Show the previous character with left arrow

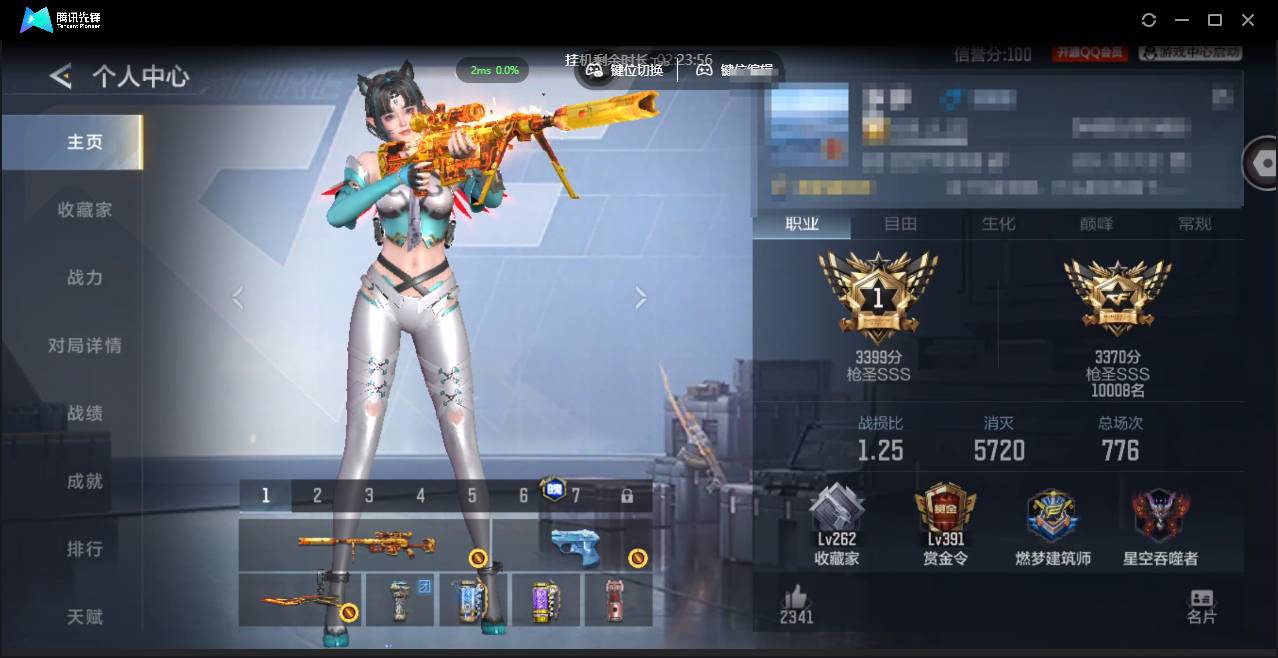237,297
